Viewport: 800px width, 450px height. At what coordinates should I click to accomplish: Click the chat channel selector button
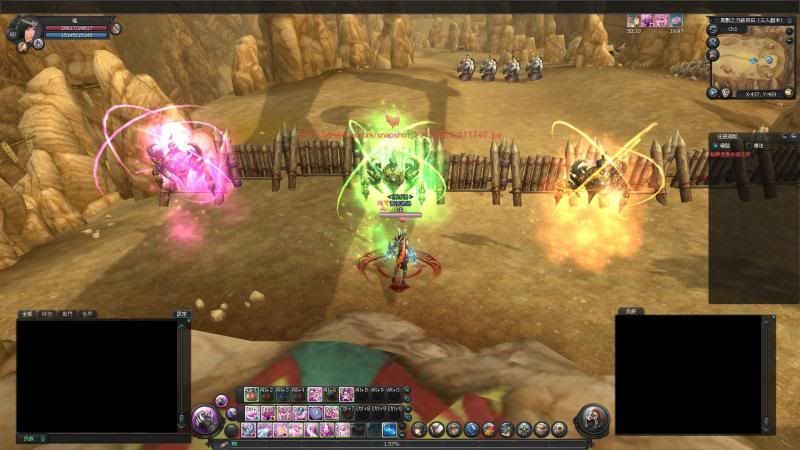point(30,438)
